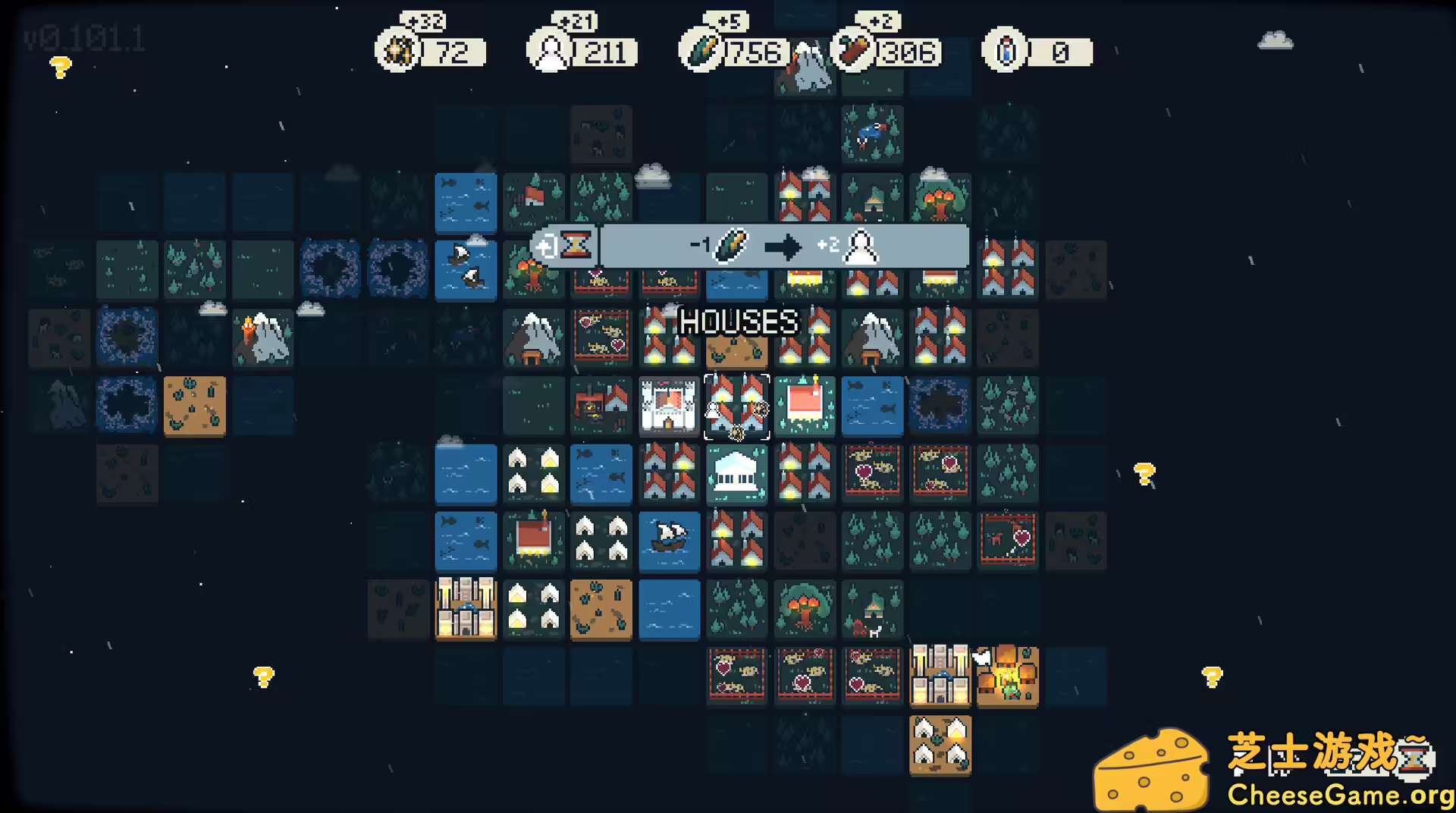Click the empty potion vial resource icon

[1003, 51]
